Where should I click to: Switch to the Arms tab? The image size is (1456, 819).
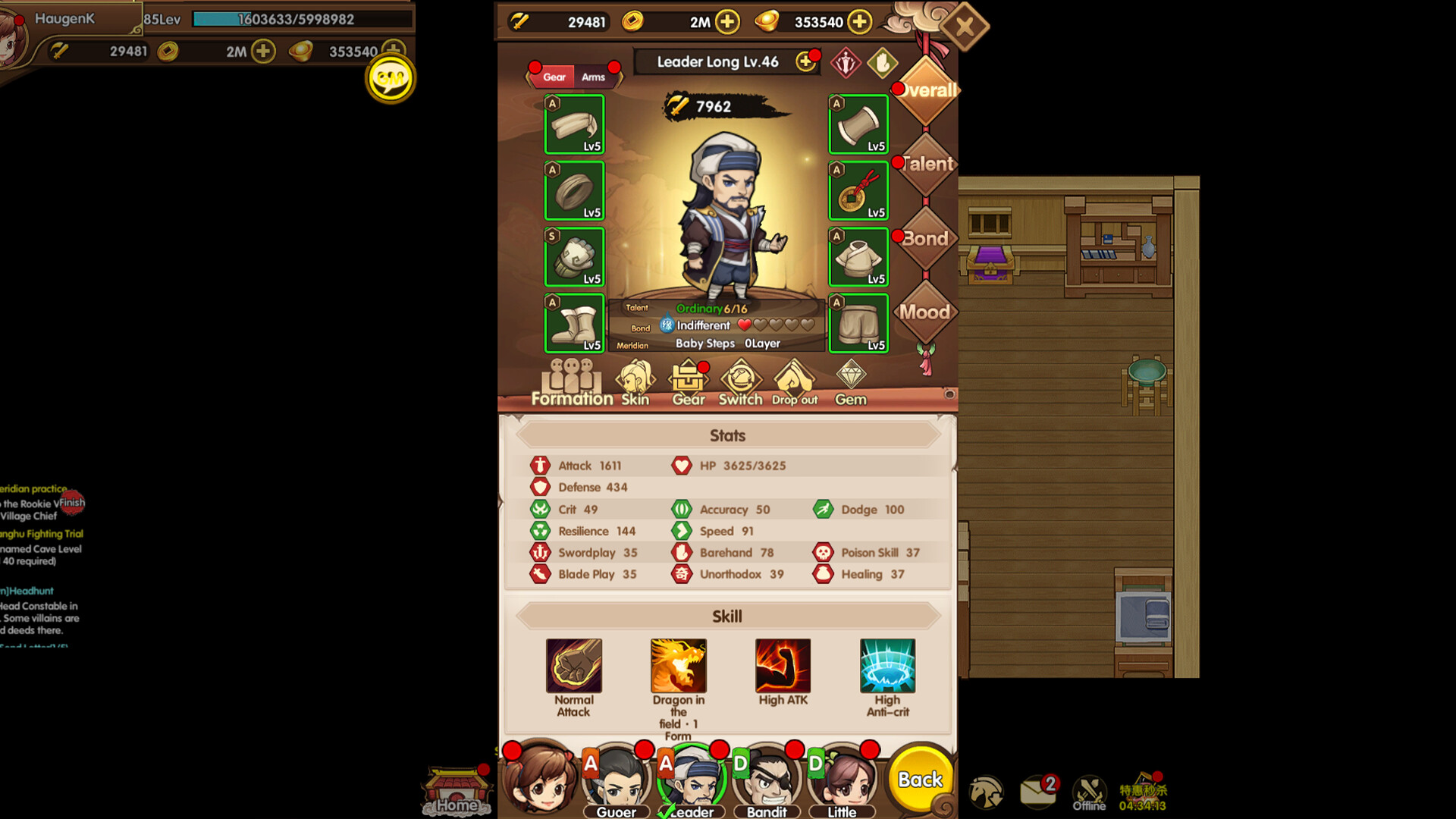[595, 77]
